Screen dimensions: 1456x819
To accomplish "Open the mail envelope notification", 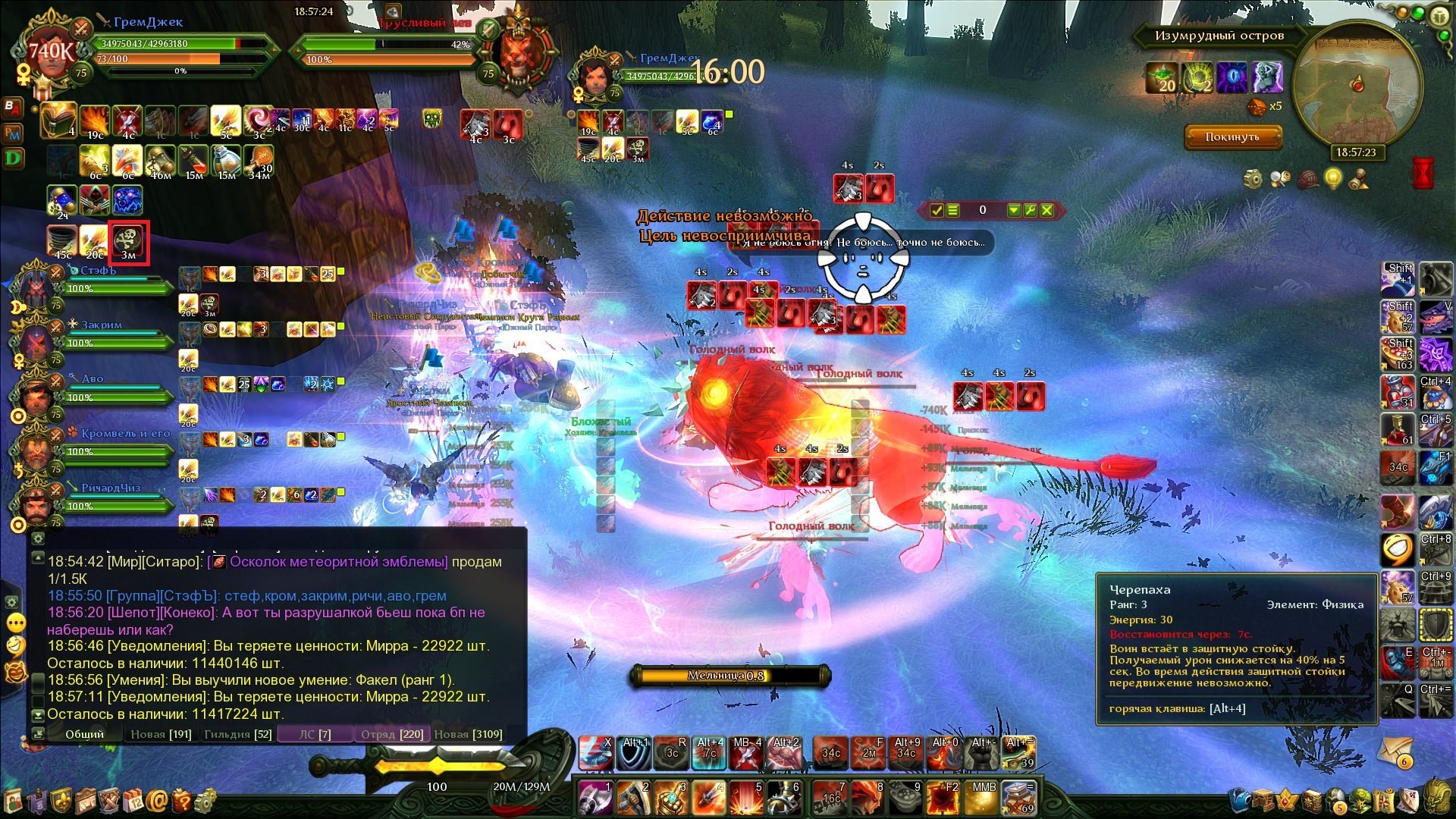I will pos(1395,751).
